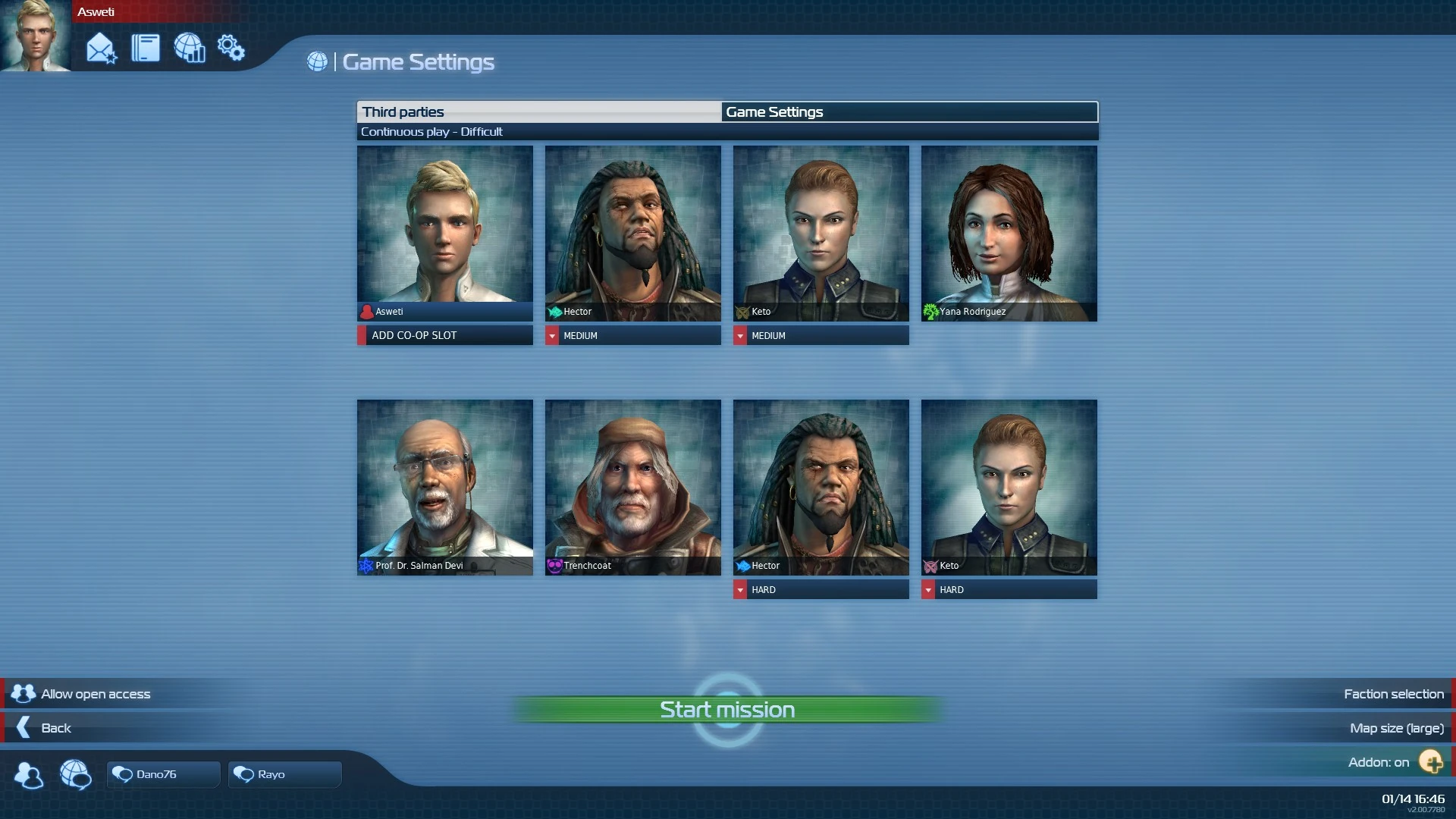Open the gears settings icon
1456x819 pixels.
pyautogui.click(x=231, y=49)
